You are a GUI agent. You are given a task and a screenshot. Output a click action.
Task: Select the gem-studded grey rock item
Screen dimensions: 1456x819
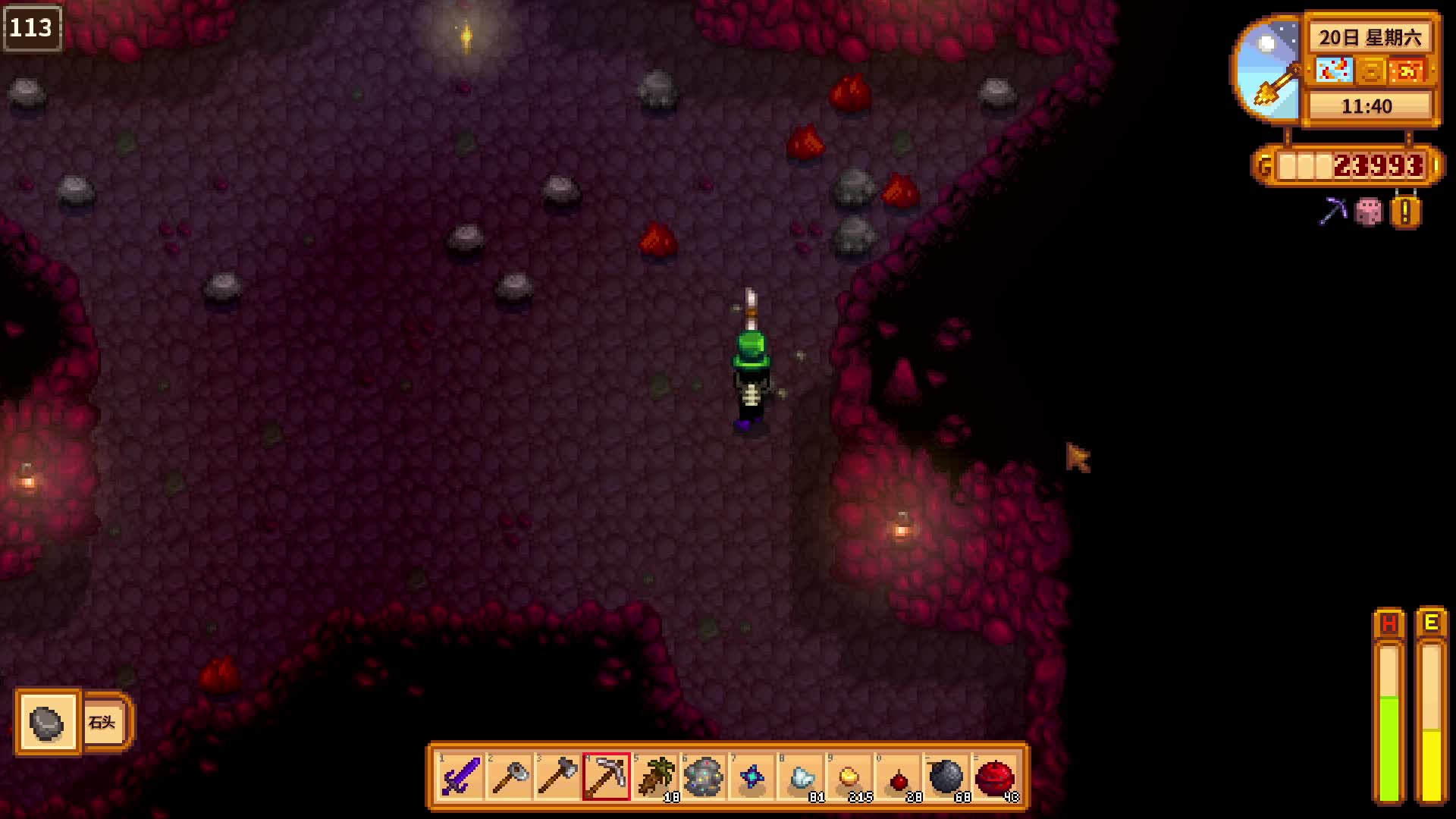[704, 777]
